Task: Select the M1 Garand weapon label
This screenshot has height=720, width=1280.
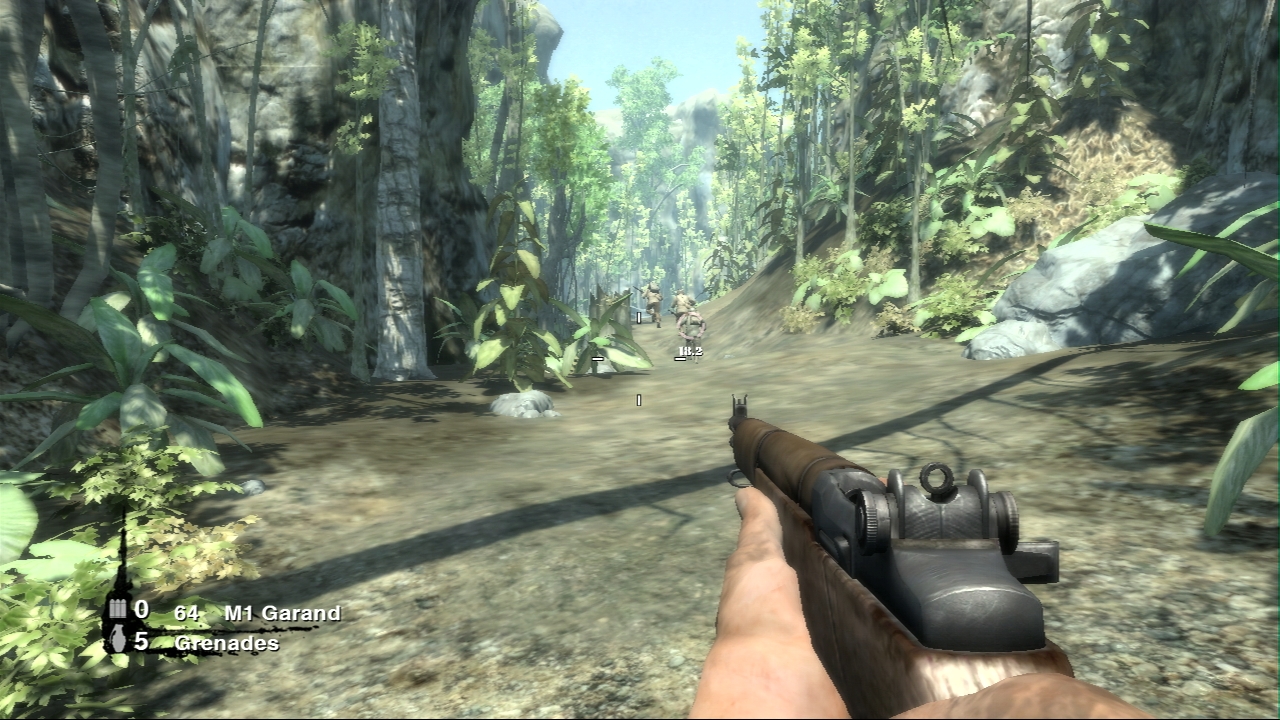Action: tap(282, 613)
